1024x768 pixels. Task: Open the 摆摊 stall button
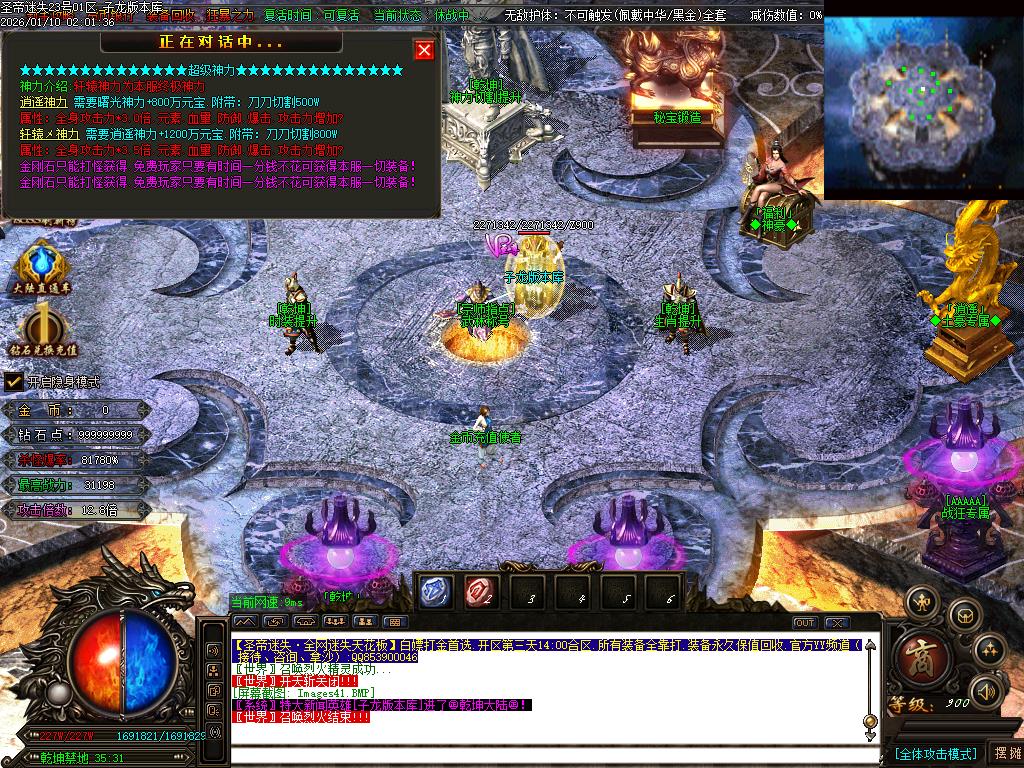click(1005, 753)
